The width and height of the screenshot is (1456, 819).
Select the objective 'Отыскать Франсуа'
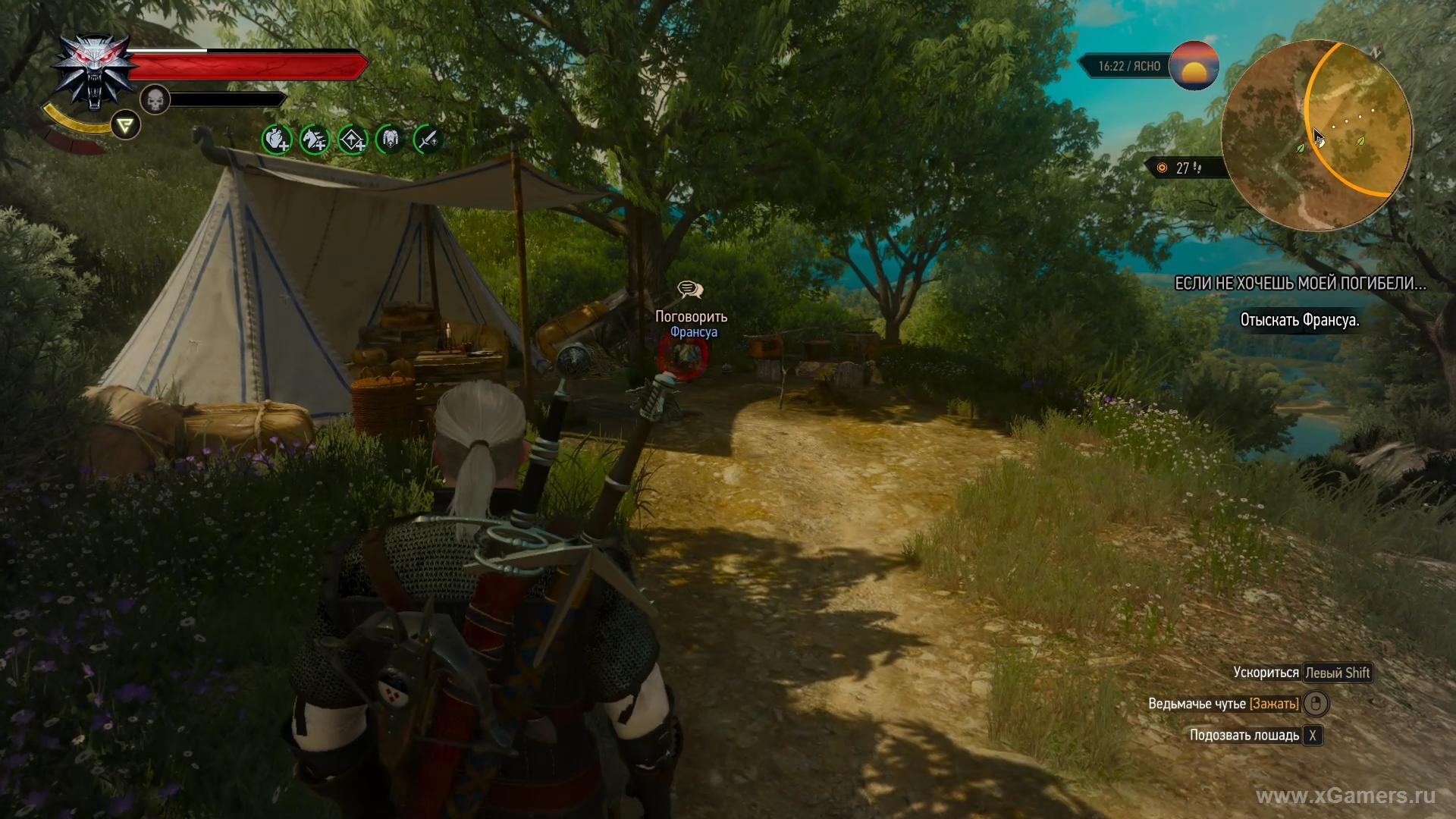[1299, 320]
